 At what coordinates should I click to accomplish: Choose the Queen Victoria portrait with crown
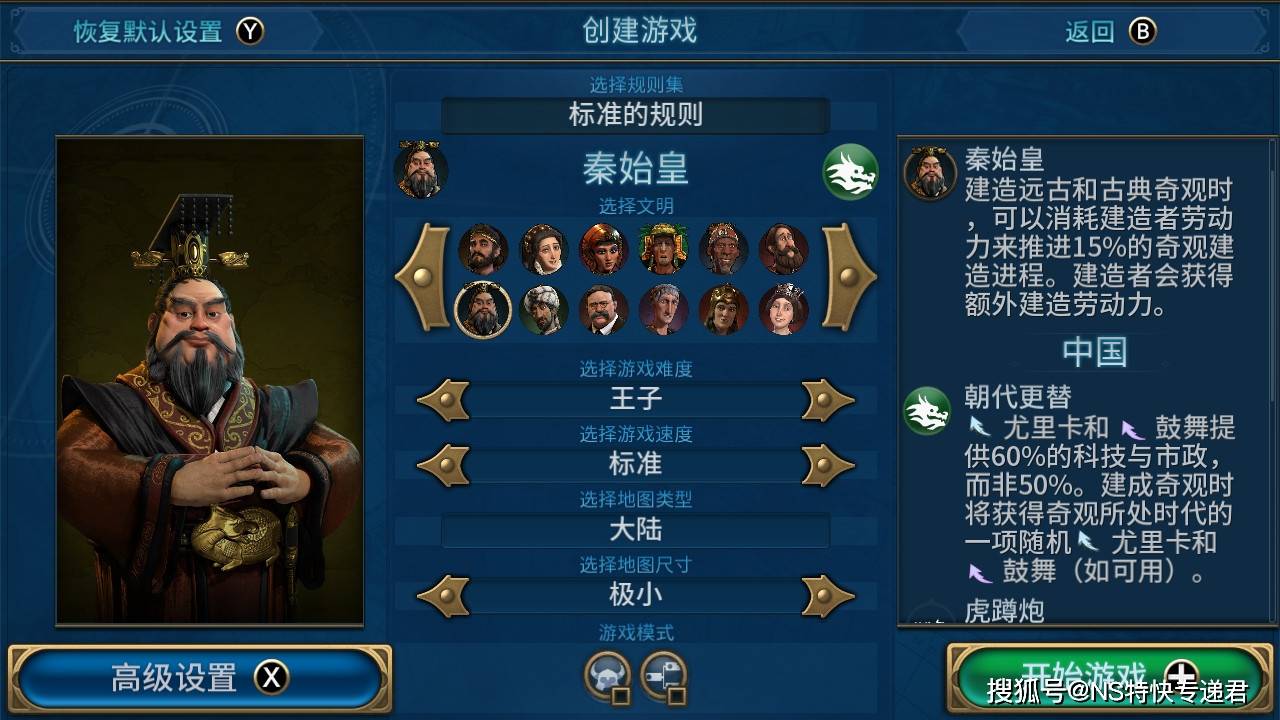pyautogui.click(x=783, y=310)
